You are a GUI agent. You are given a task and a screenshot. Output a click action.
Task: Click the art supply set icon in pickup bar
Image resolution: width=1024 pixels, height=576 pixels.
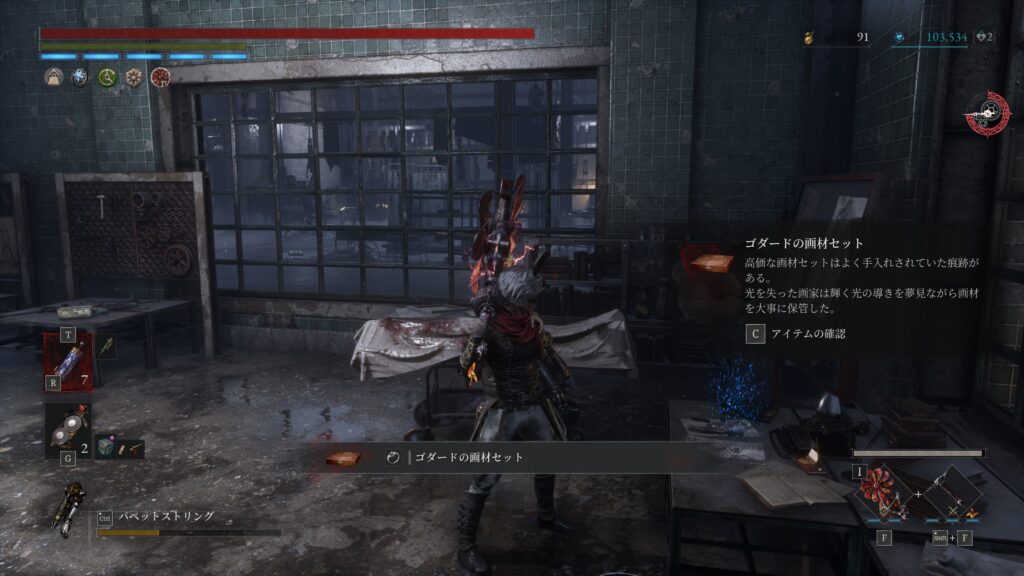pos(344,459)
